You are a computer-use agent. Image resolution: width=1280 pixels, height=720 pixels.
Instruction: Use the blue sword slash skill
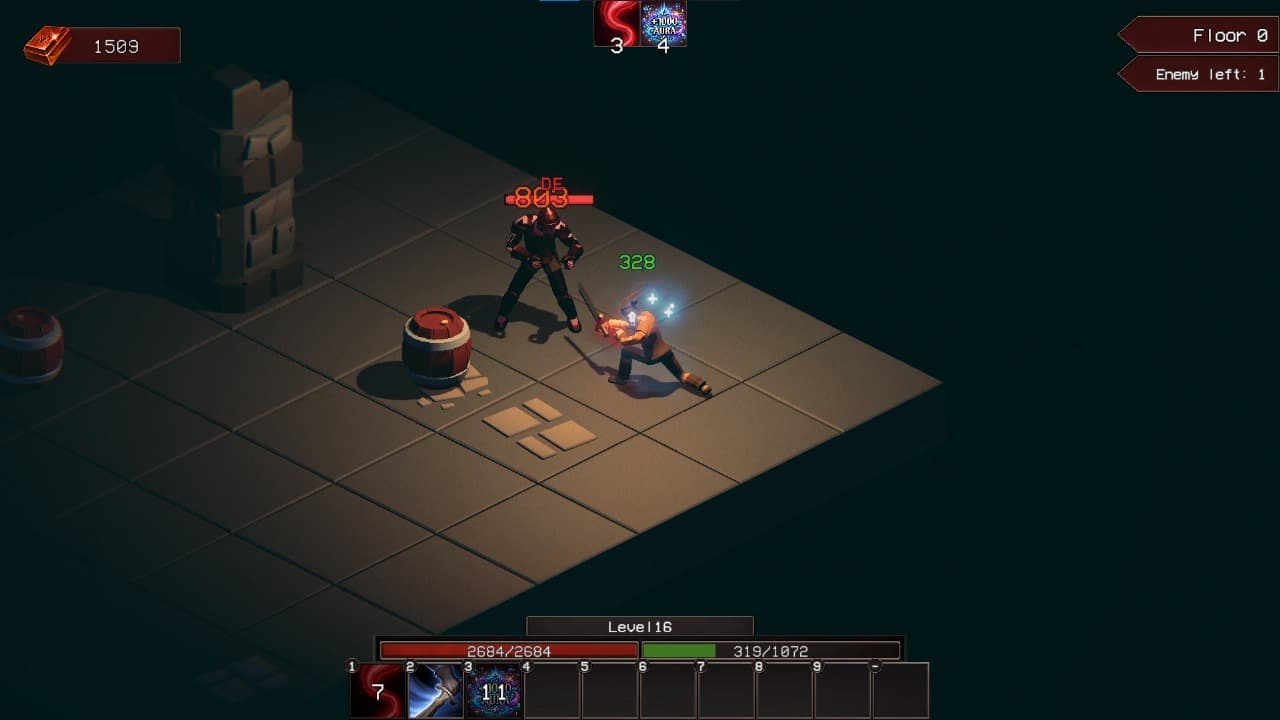click(436, 690)
